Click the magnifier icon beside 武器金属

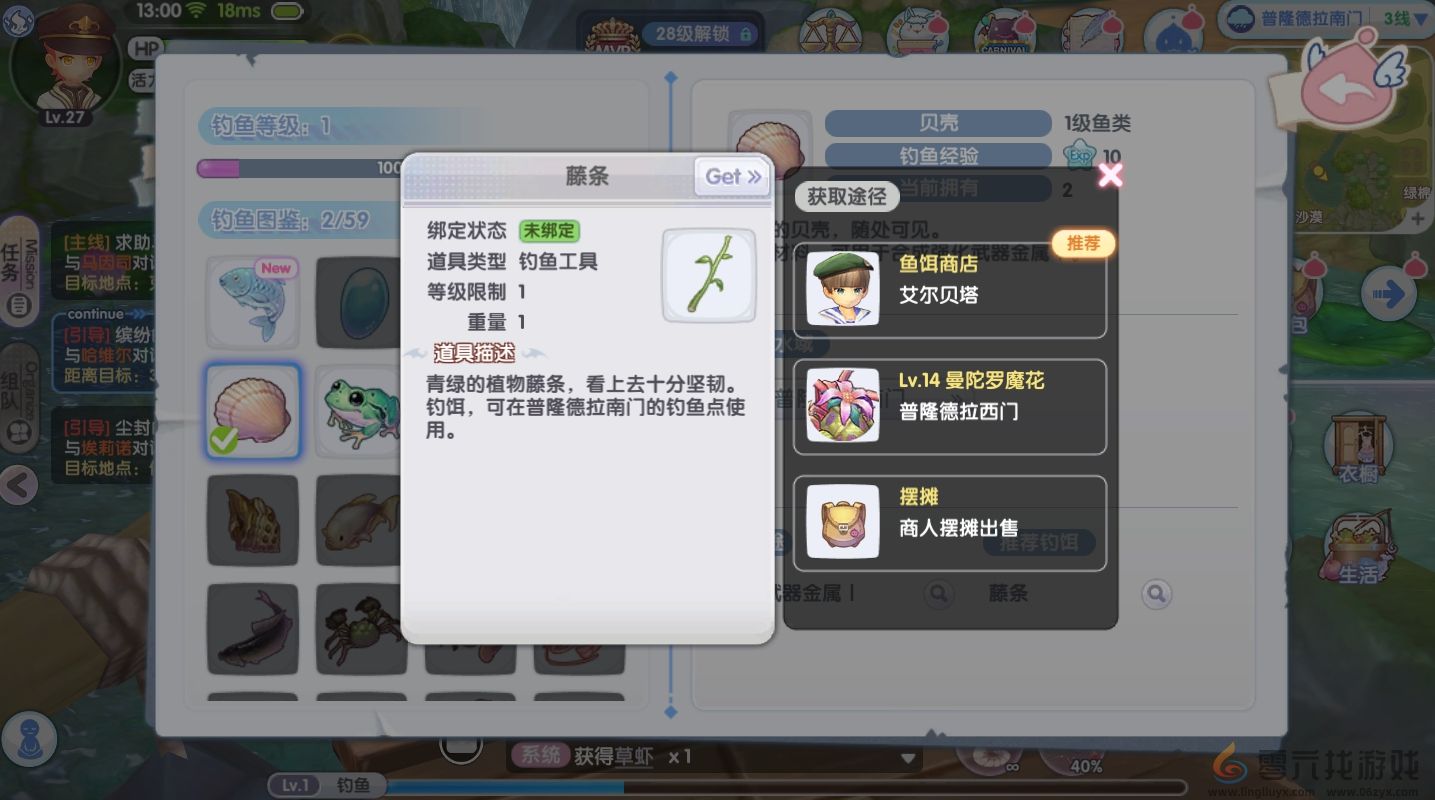[938, 593]
